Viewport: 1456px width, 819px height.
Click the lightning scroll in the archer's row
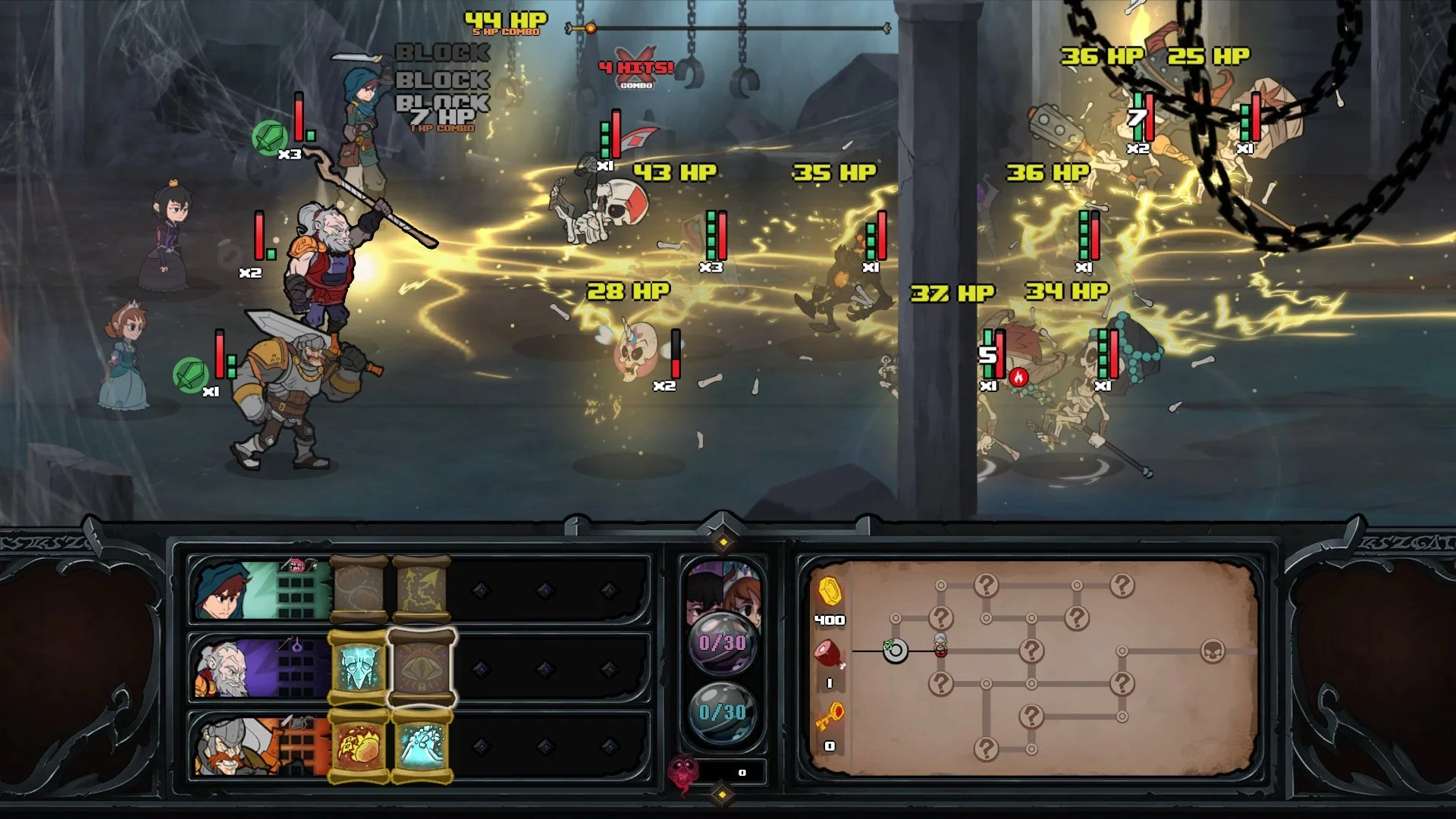tap(421, 591)
